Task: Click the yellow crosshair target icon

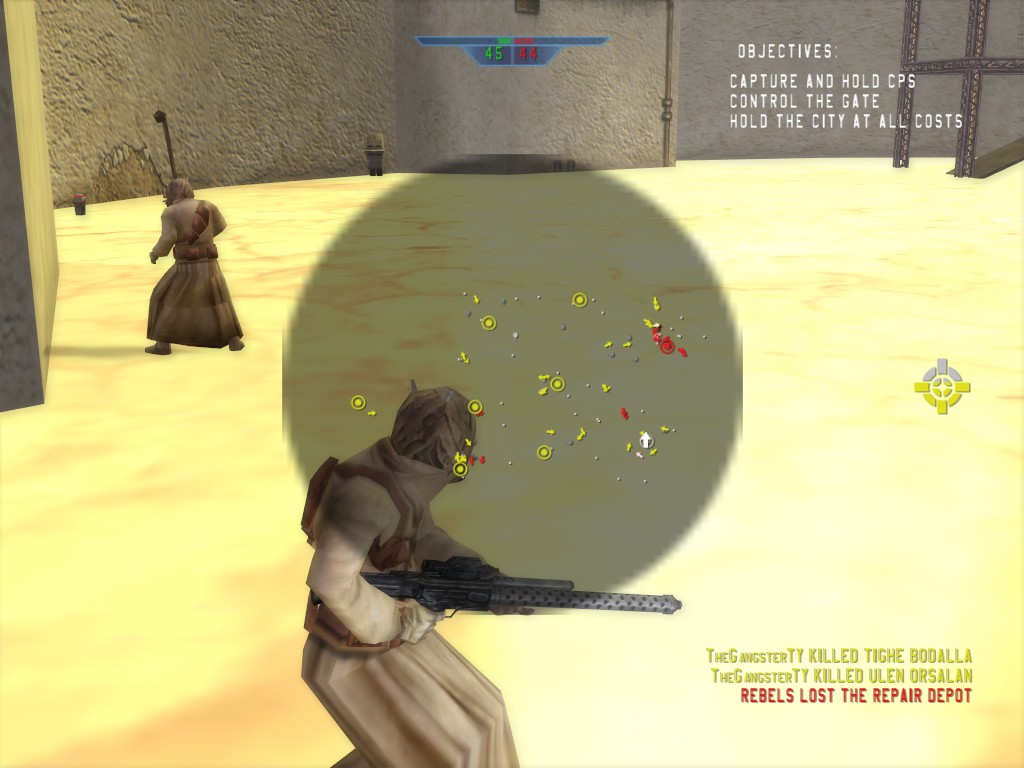Action: pos(942,387)
